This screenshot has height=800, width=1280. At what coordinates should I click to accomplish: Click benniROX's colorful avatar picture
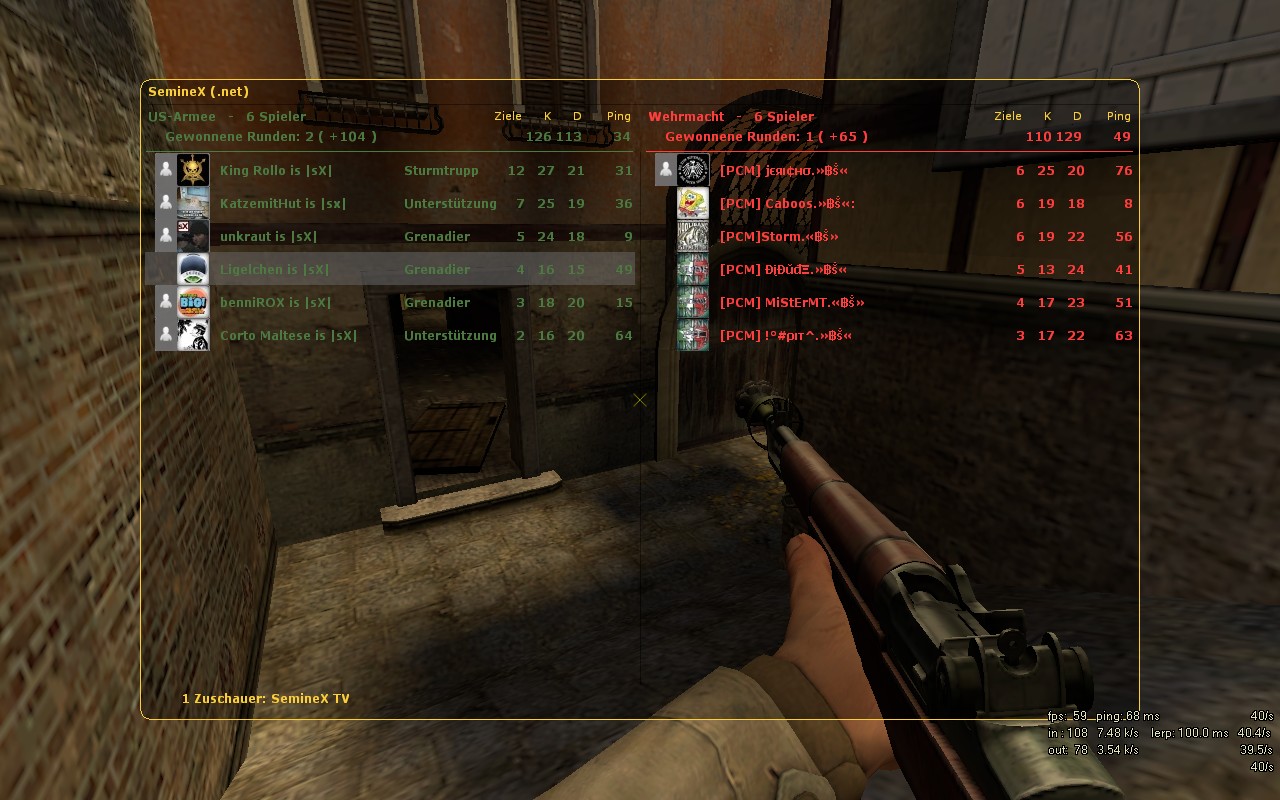coord(193,302)
